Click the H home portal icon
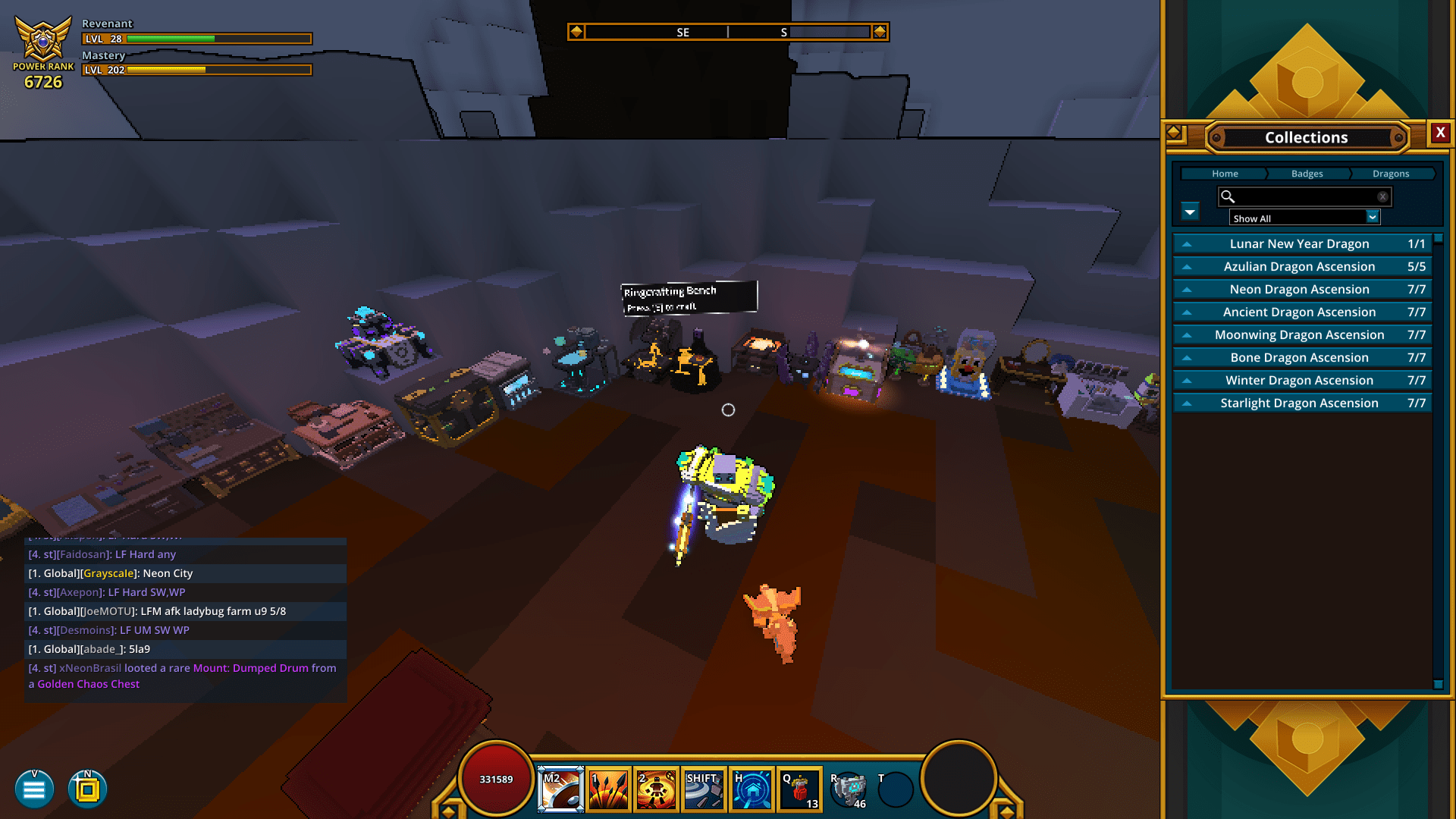Image resolution: width=1456 pixels, height=819 pixels. coord(751,789)
